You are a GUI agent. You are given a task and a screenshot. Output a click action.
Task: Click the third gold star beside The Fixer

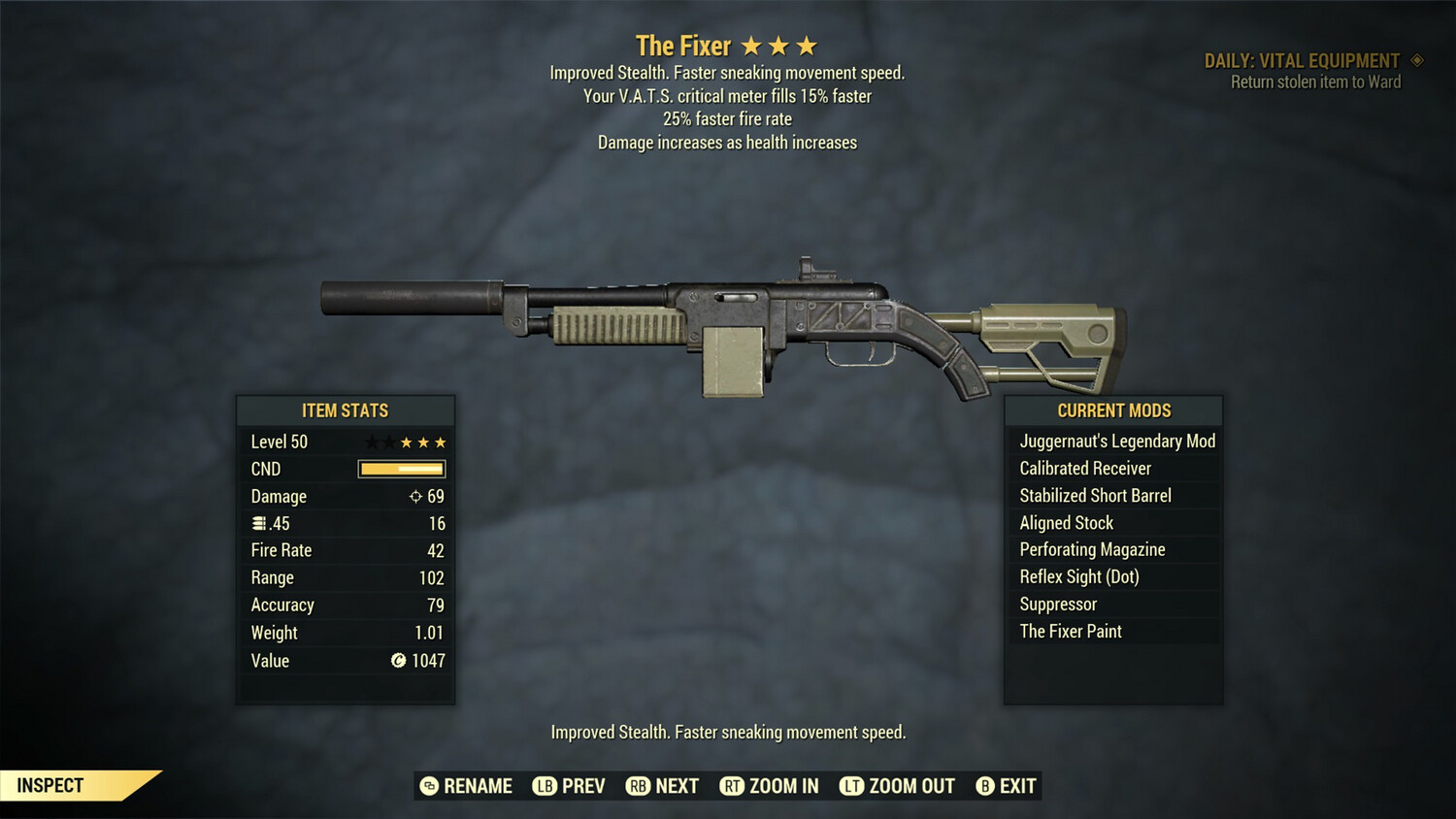(x=808, y=44)
